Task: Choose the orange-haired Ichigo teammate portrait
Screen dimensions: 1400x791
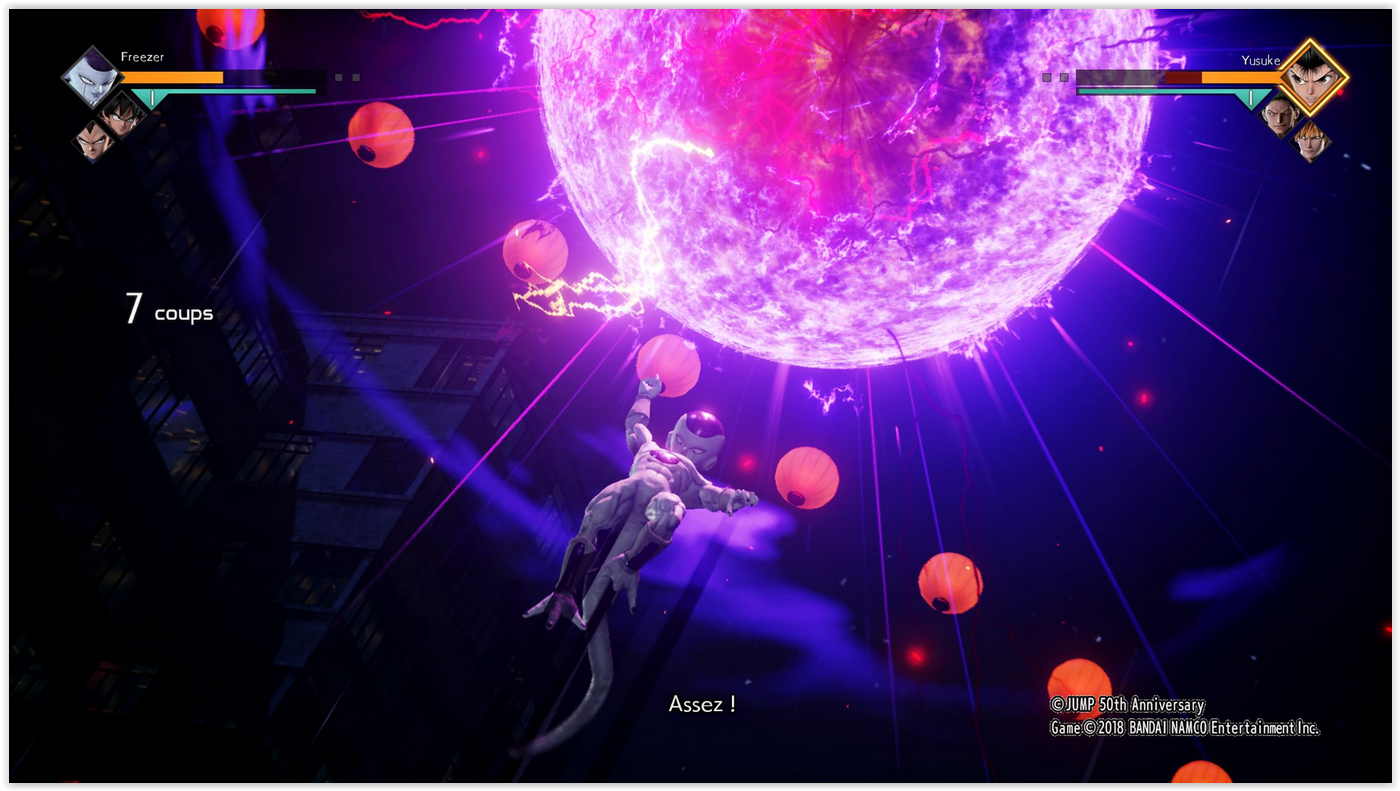Action: 1309,141
